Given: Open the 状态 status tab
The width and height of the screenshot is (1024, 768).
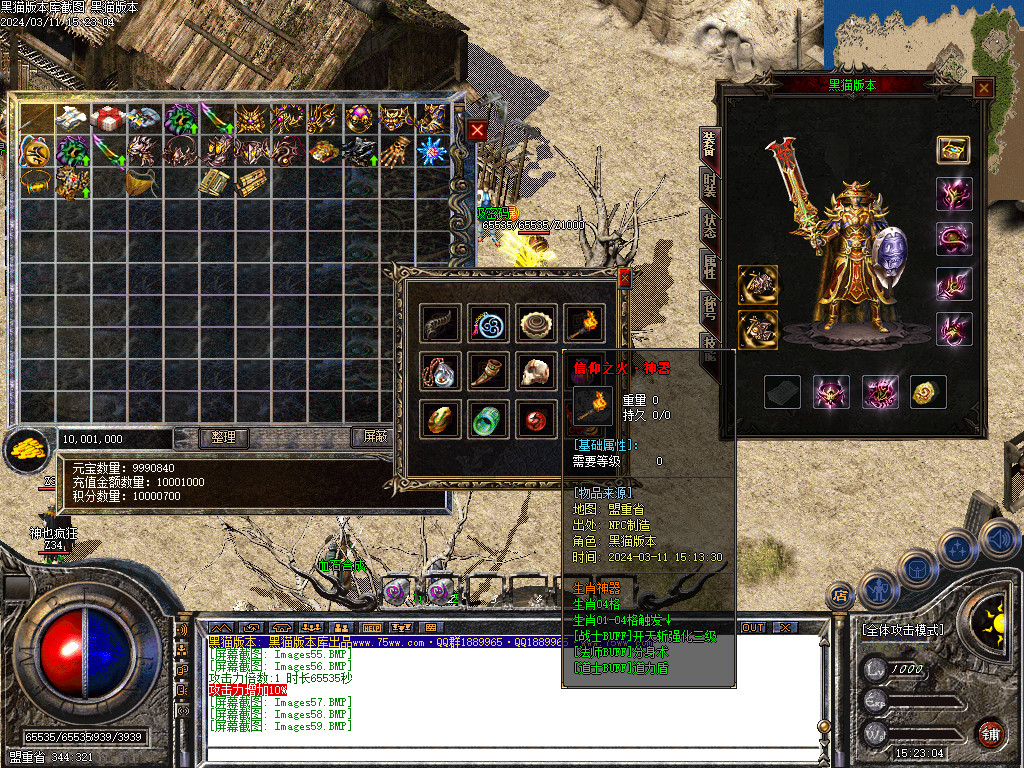Looking at the screenshot, I should pos(709,225).
